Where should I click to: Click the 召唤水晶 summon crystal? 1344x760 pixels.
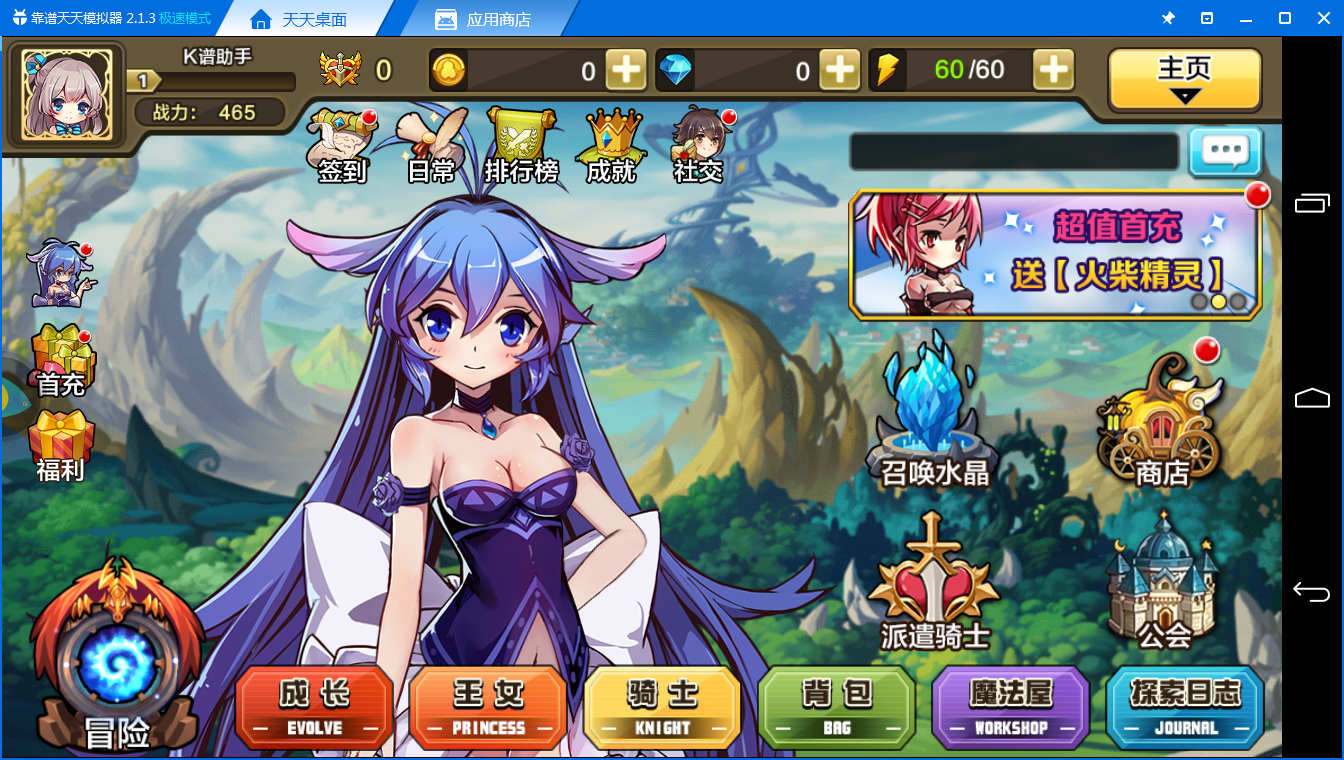[934, 410]
